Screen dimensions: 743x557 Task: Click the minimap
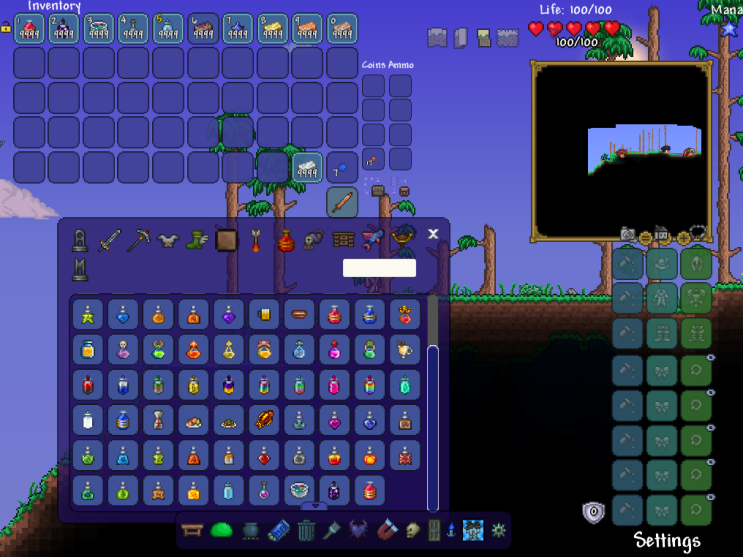point(621,150)
